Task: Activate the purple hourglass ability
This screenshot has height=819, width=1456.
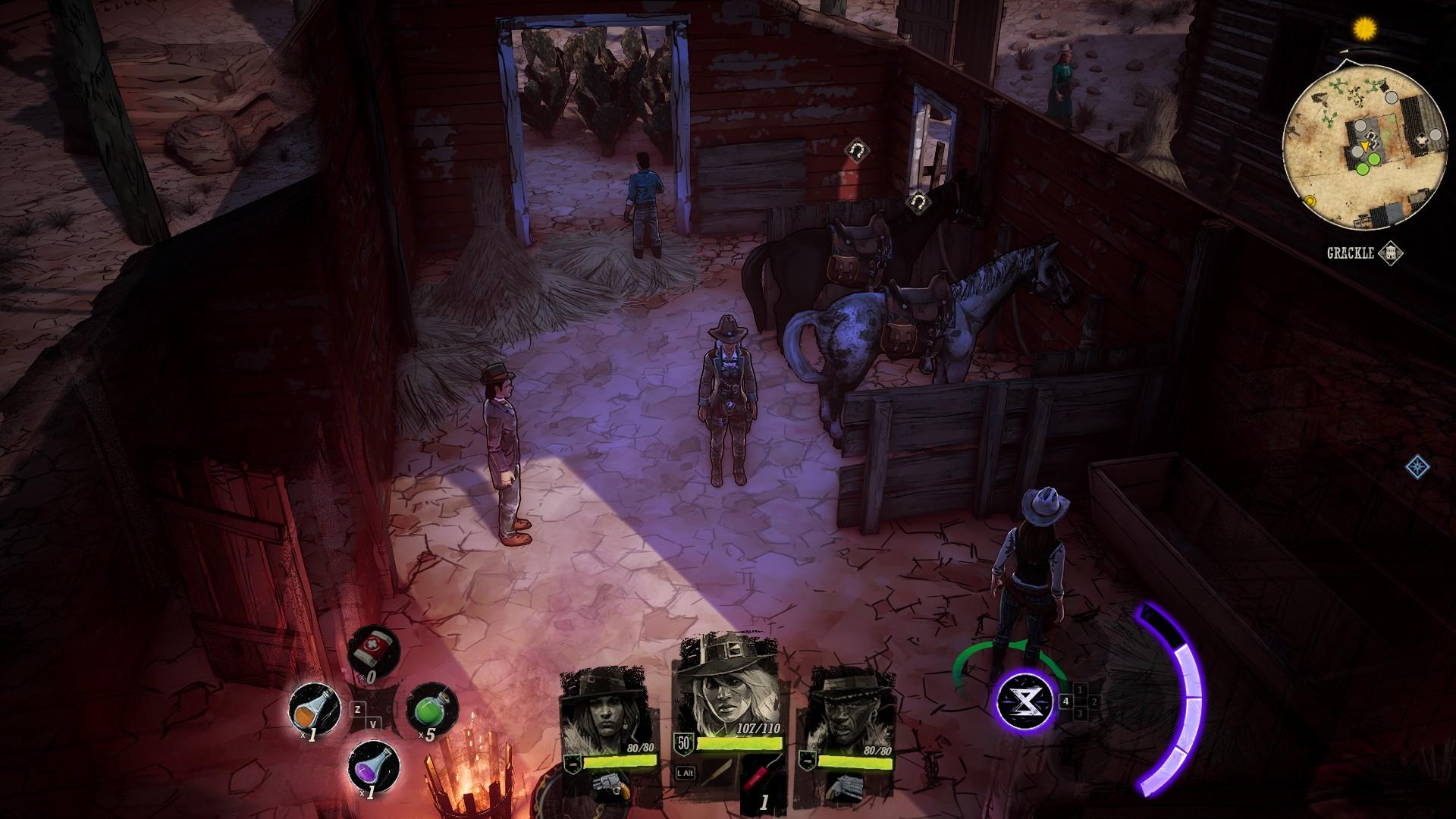Action: tap(1026, 702)
